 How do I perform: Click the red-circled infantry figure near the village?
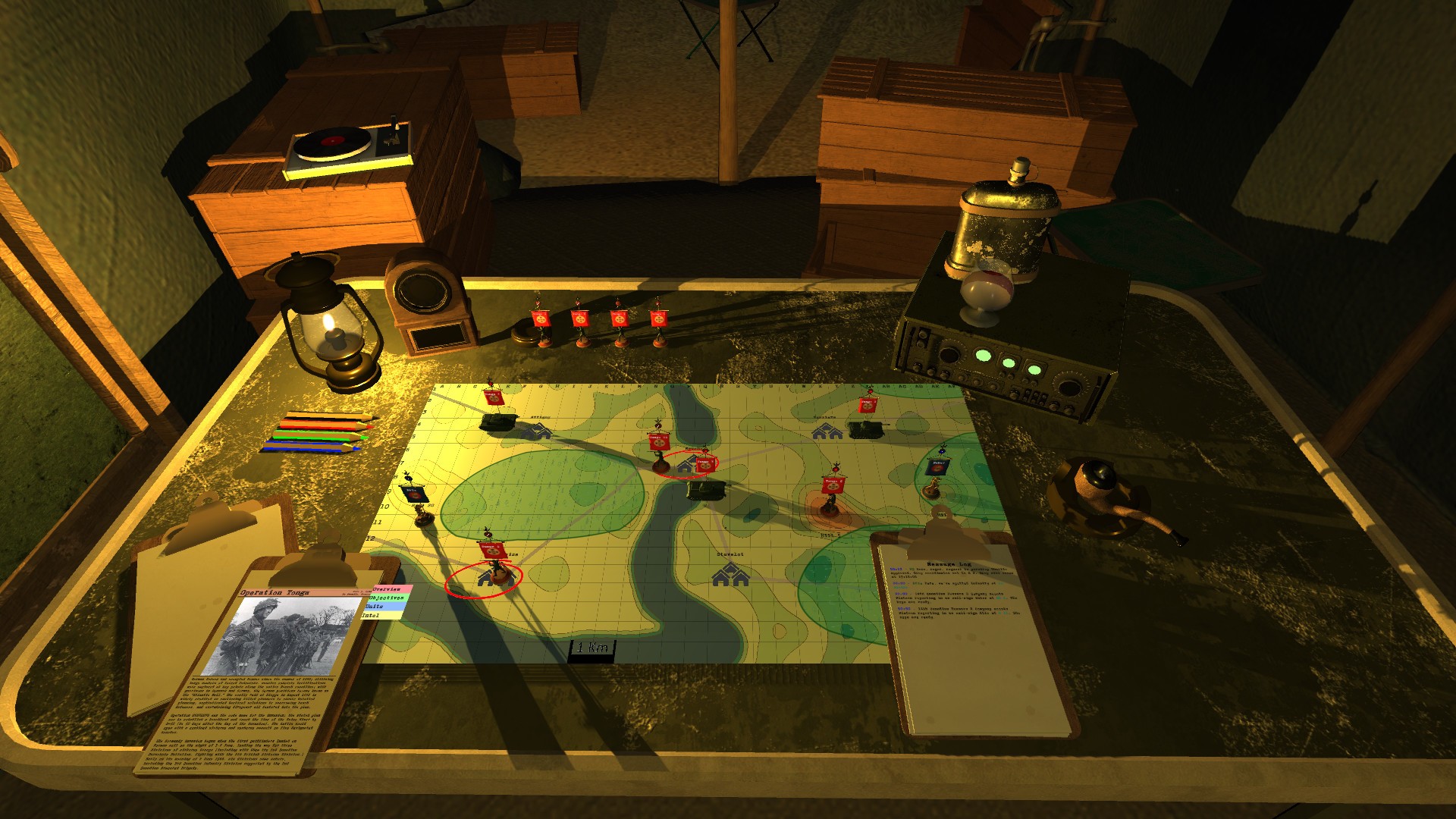(495, 569)
